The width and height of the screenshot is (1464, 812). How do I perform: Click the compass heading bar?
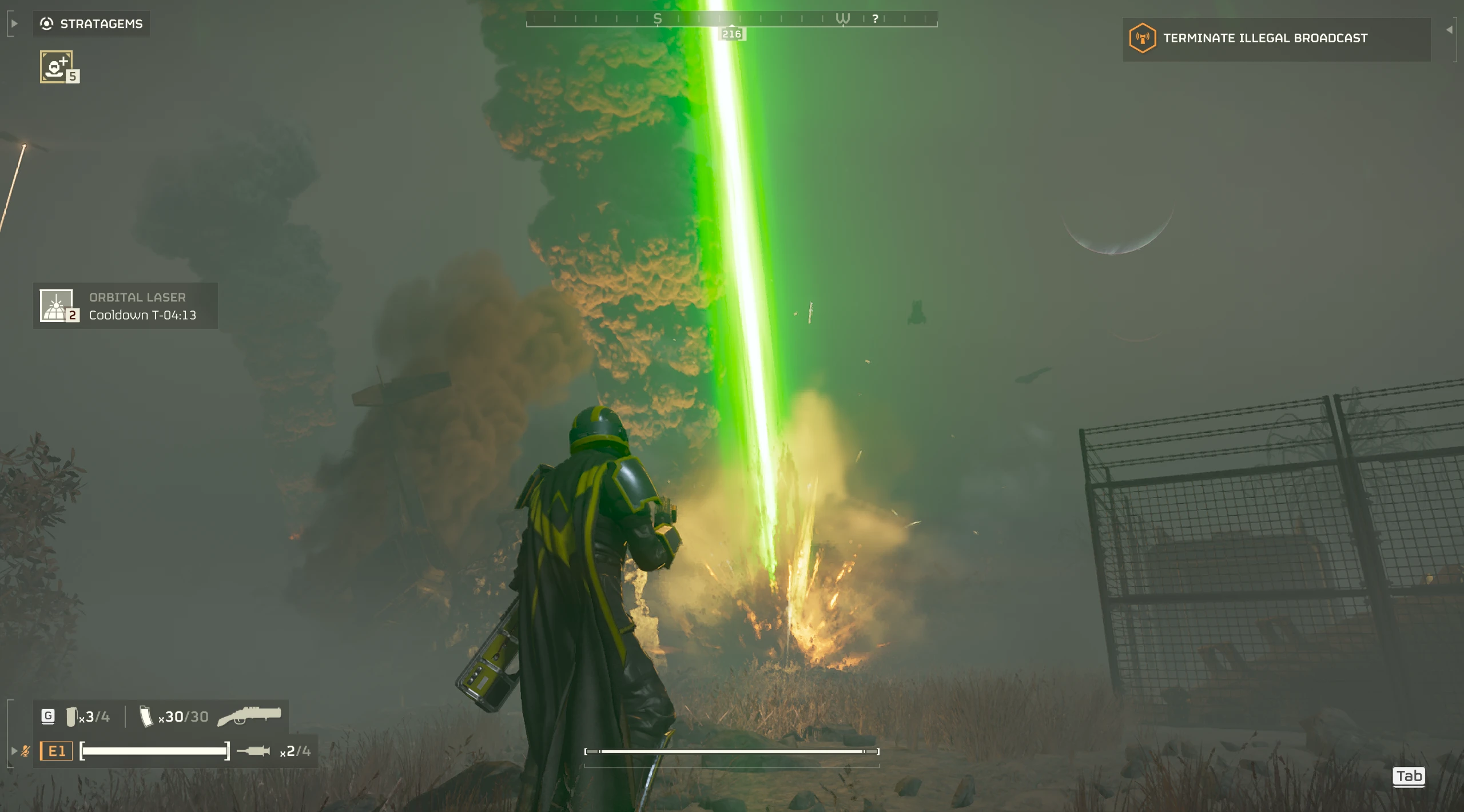[731, 19]
